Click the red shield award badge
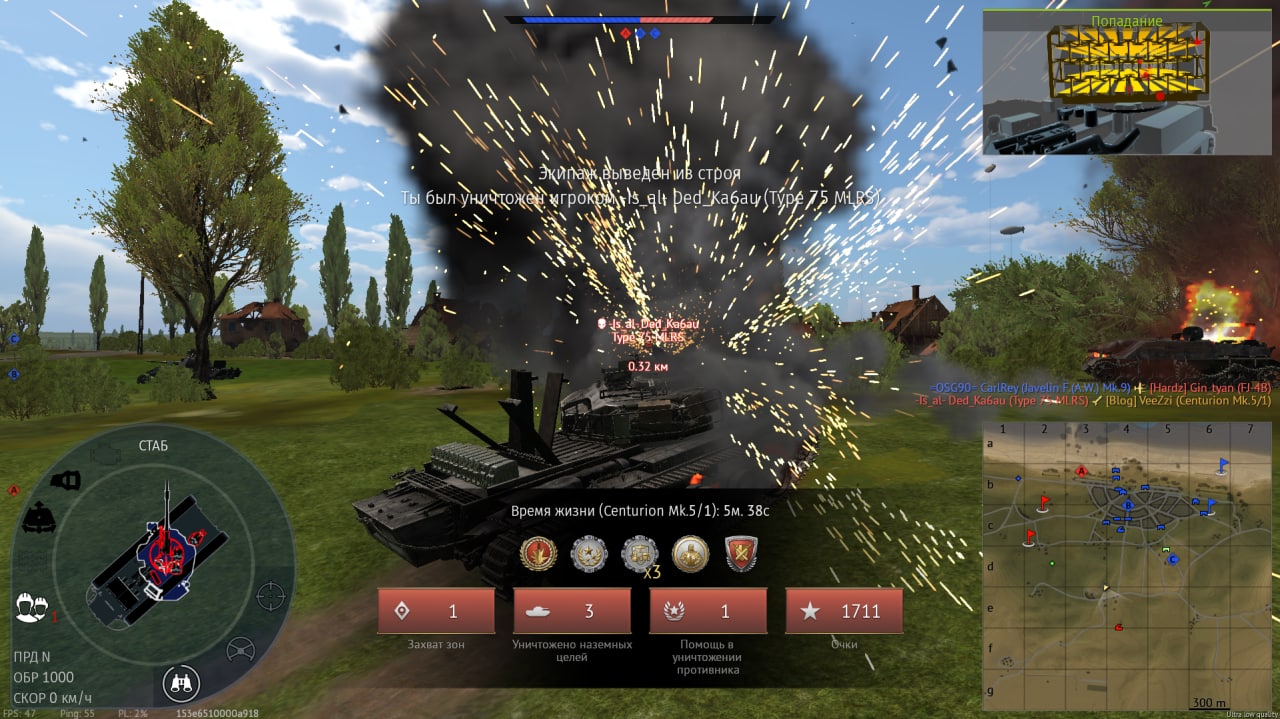Viewport: 1280px width, 719px height. coord(741,553)
